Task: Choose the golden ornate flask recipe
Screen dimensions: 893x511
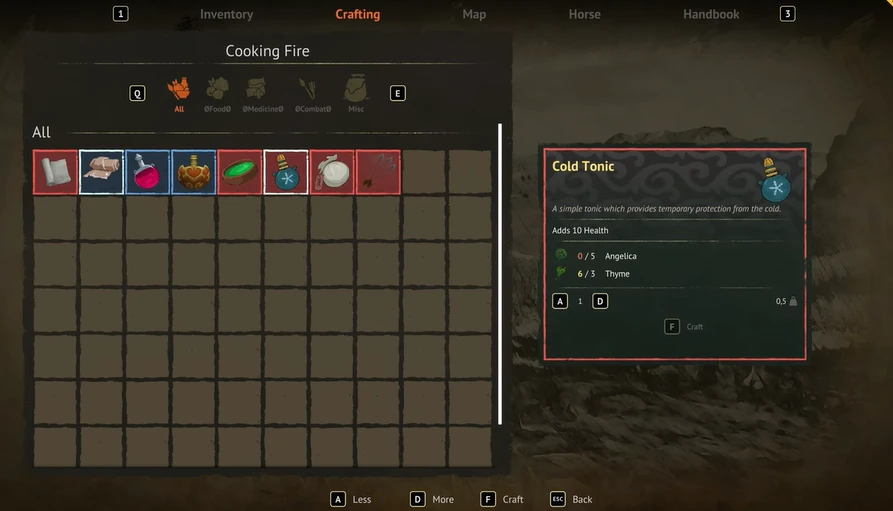Action: 193,172
